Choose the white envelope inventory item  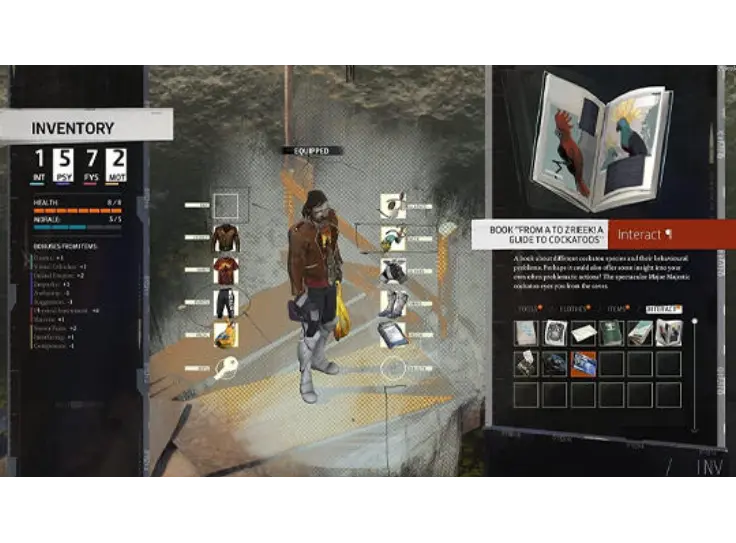coord(583,333)
